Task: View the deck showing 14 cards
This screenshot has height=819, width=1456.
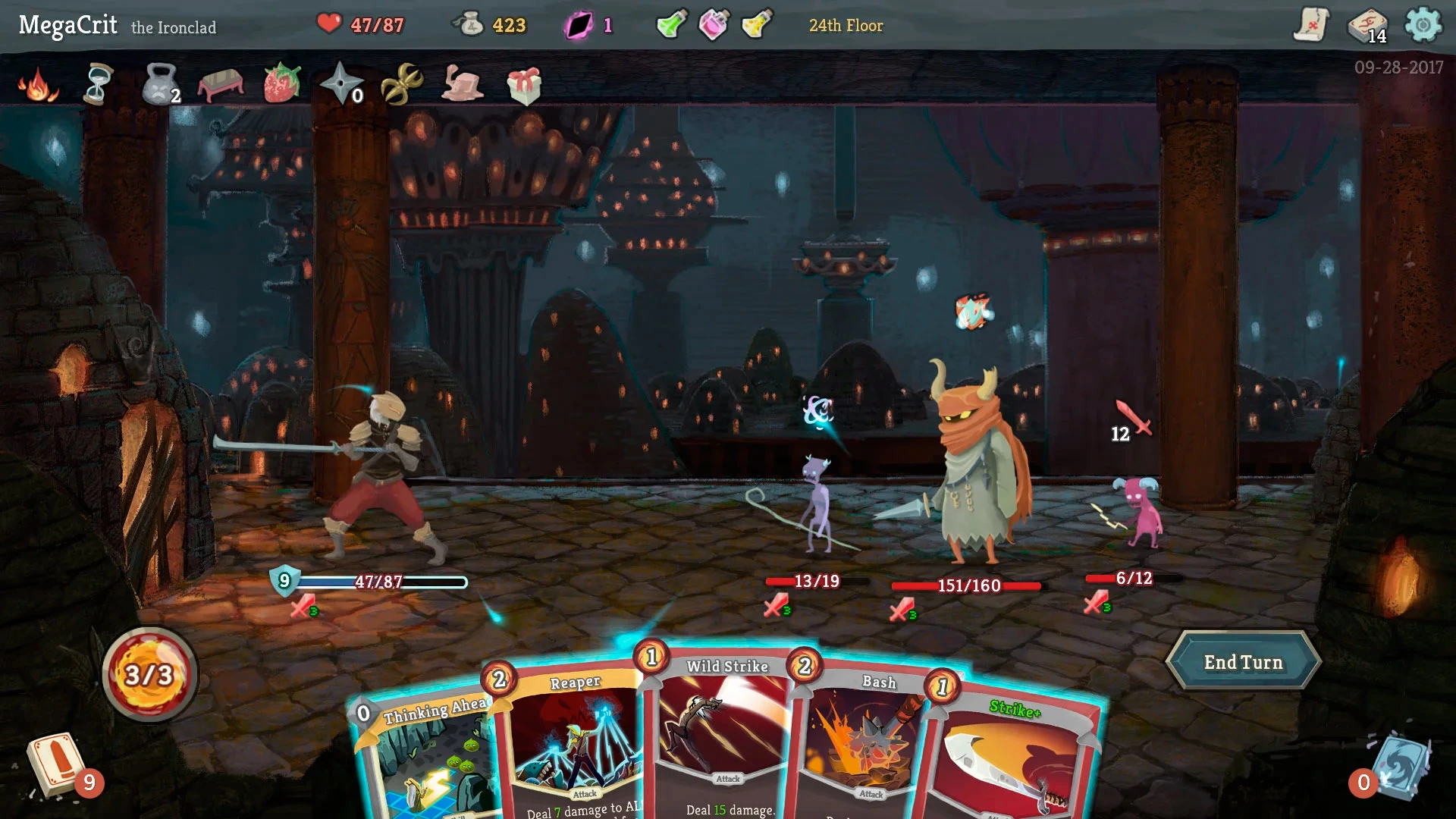Action: pos(1370,25)
